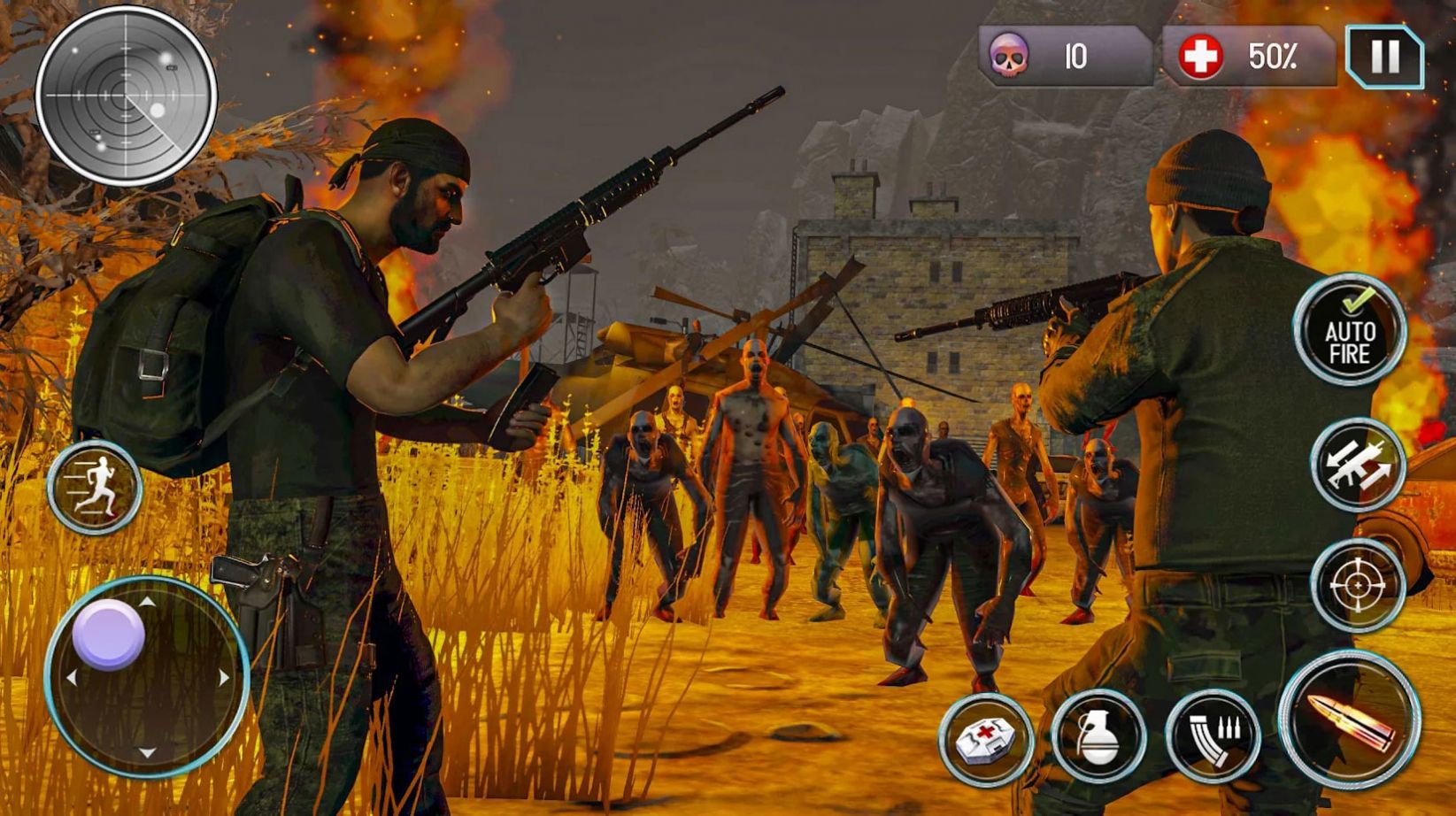The image size is (1456, 816).
Task: Tap the purple movement joystick knob
Action: pyautogui.click(x=109, y=634)
